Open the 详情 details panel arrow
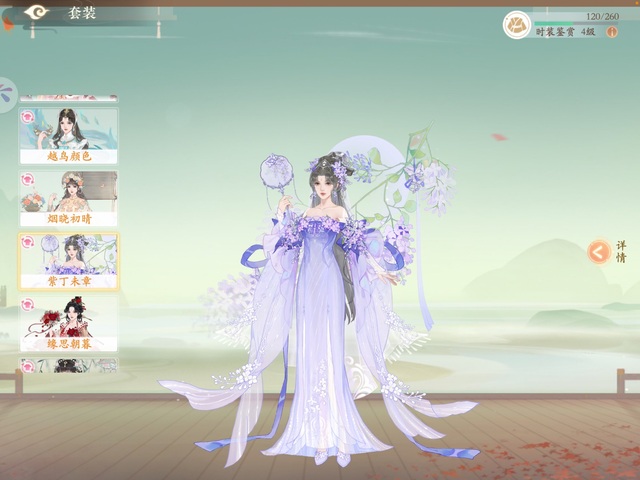 pyautogui.click(x=598, y=252)
